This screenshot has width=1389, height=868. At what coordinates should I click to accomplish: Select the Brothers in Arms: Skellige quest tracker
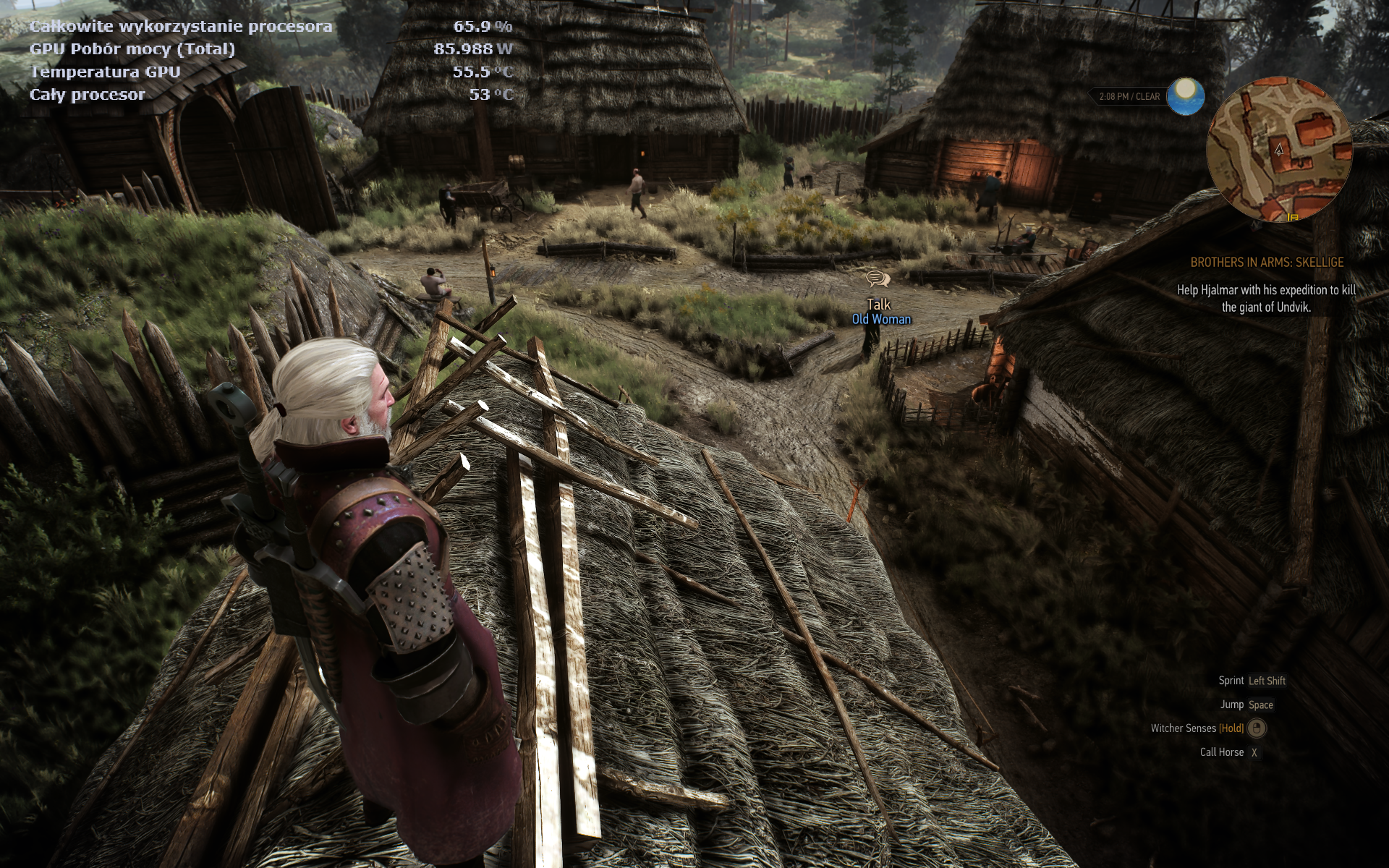[x=1267, y=263]
